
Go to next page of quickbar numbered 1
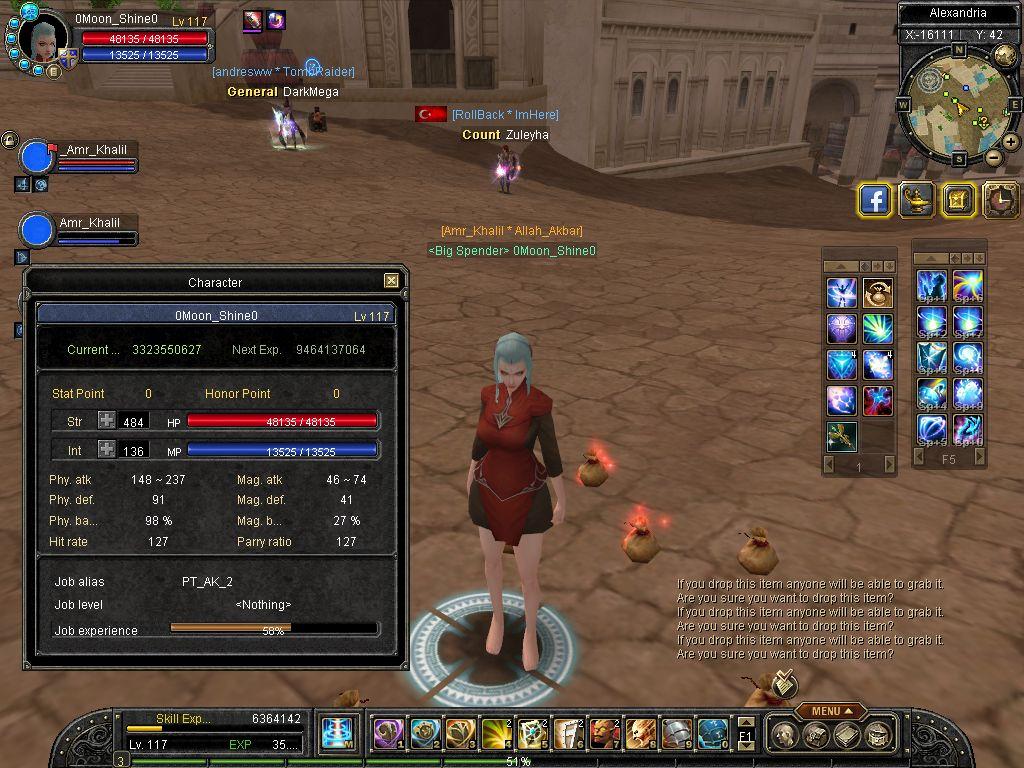[x=887, y=465]
